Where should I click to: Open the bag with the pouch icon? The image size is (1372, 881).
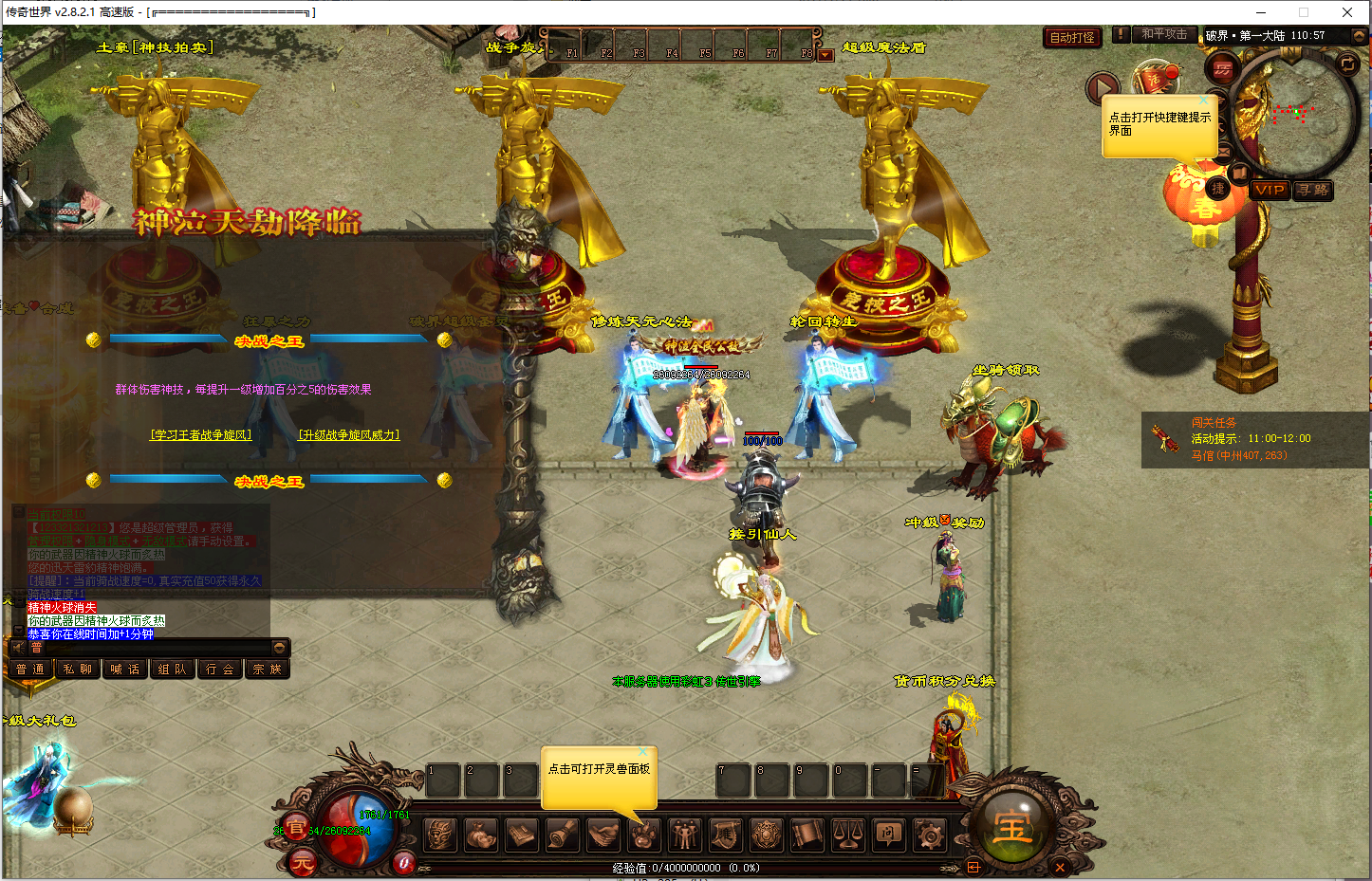(481, 835)
